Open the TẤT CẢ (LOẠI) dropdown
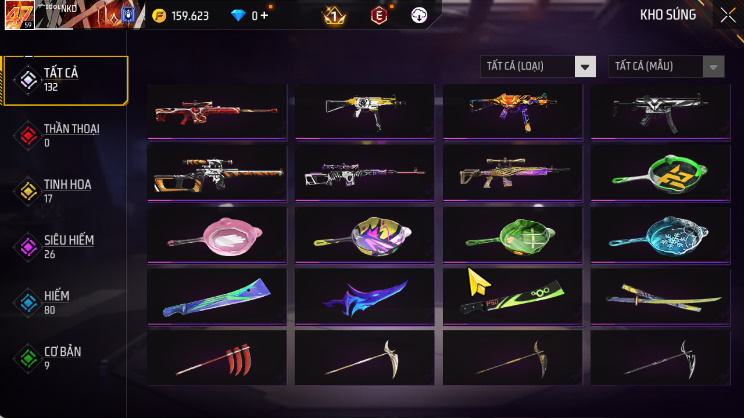Viewport: 744px width, 418px height. tap(539, 66)
